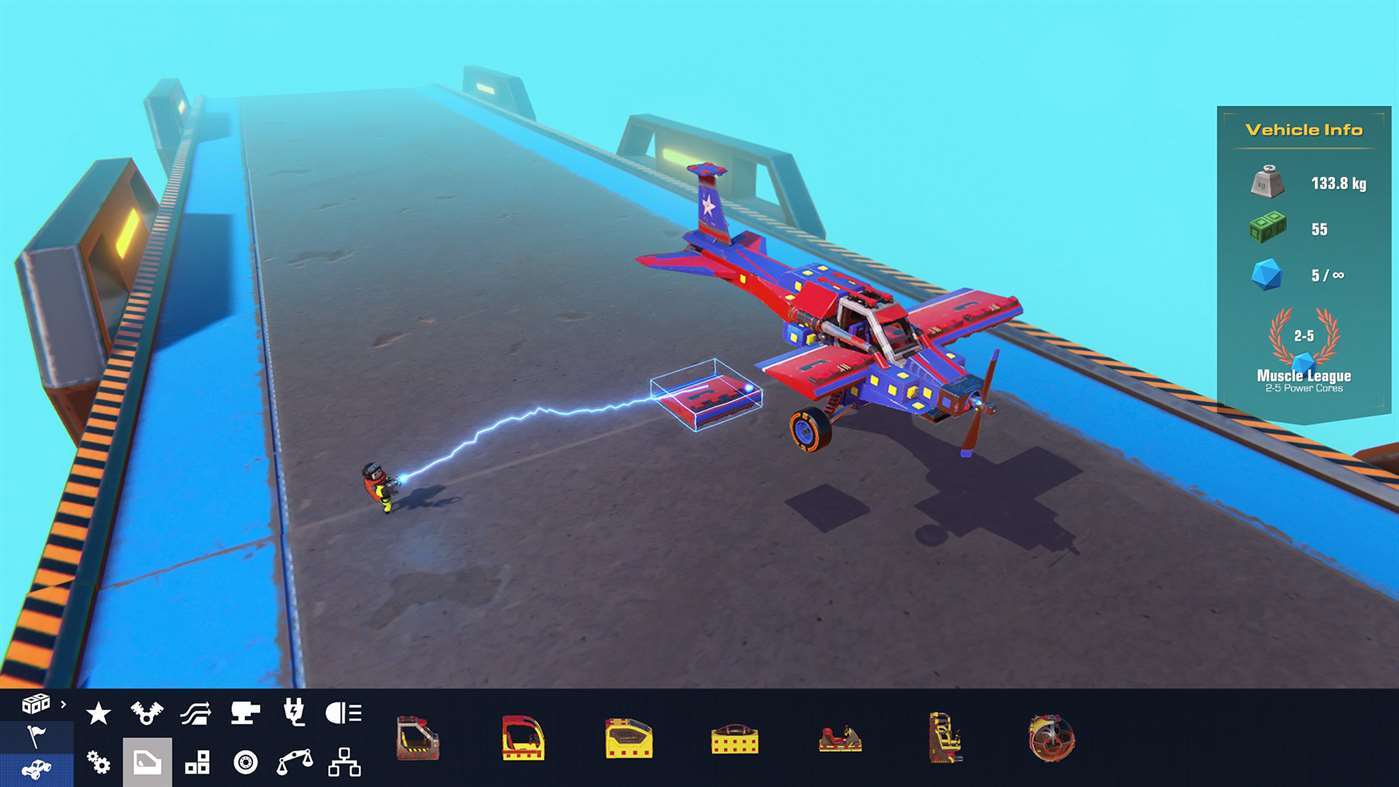The width and height of the screenshot is (1399, 787).
Task: Select the aerodynamics category icon
Action: click(x=196, y=713)
